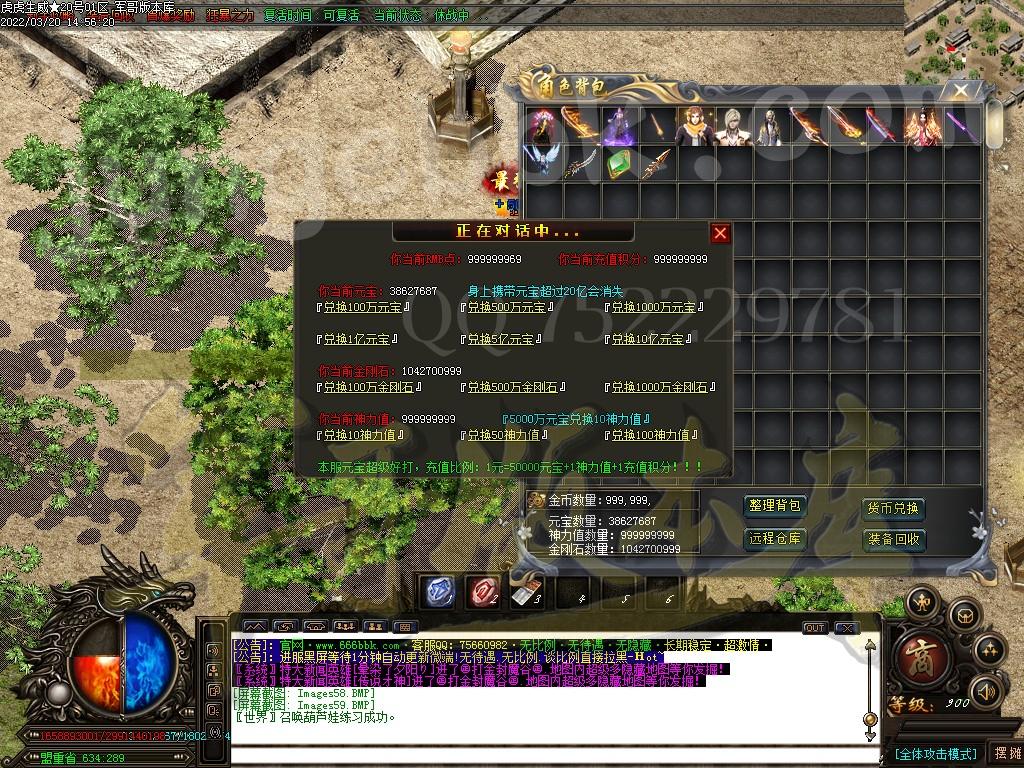Choose 兑换1亿元宝 exchange option

pyautogui.click(x=355, y=340)
